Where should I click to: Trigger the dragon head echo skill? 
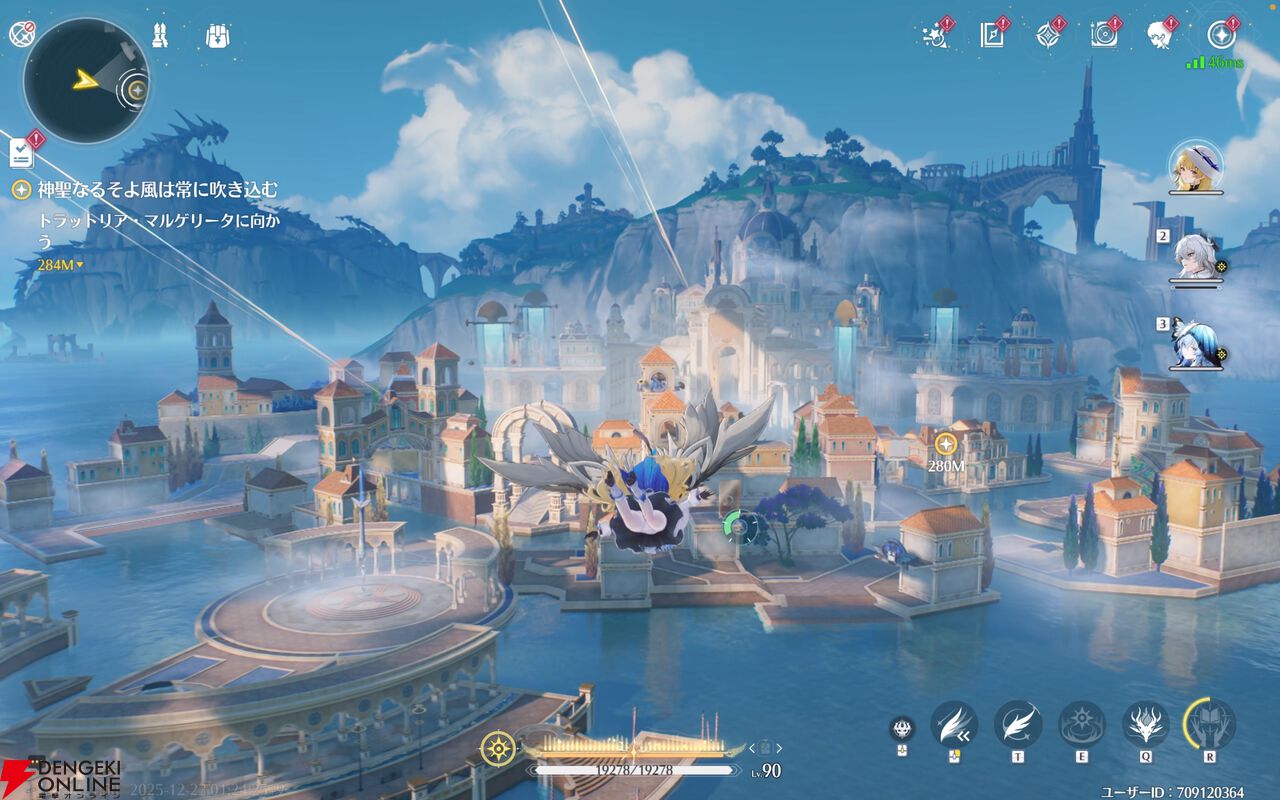coord(1146,724)
